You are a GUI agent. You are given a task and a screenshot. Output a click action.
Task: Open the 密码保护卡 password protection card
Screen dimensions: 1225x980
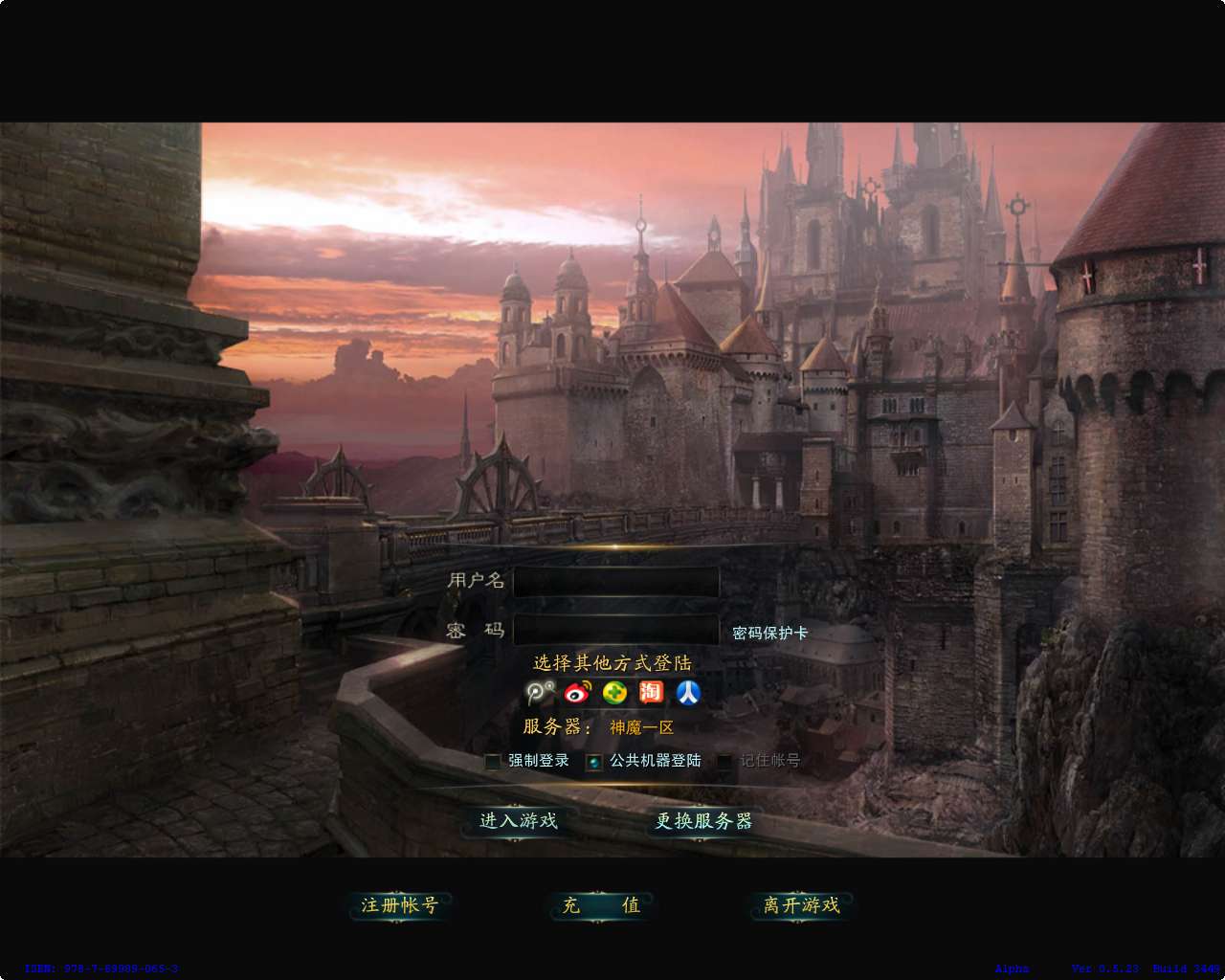click(x=768, y=633)
